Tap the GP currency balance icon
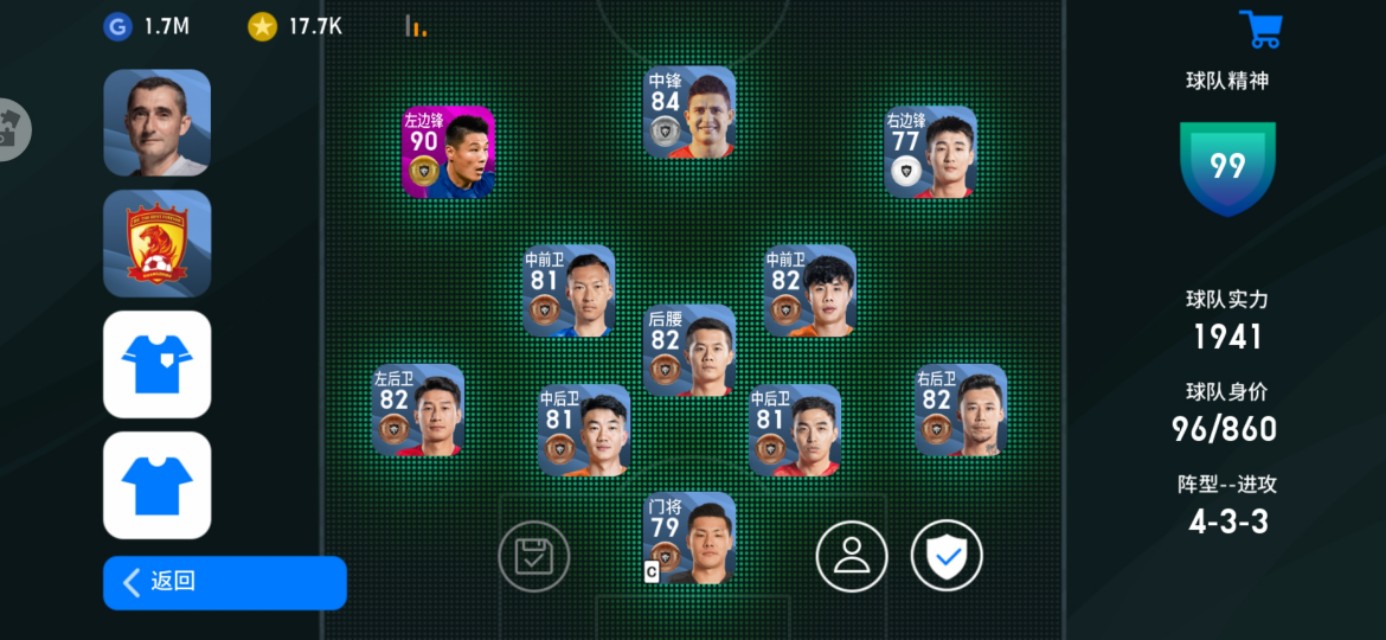The width and height of the screenshot is (1386, 640). [x=118, y=27]
